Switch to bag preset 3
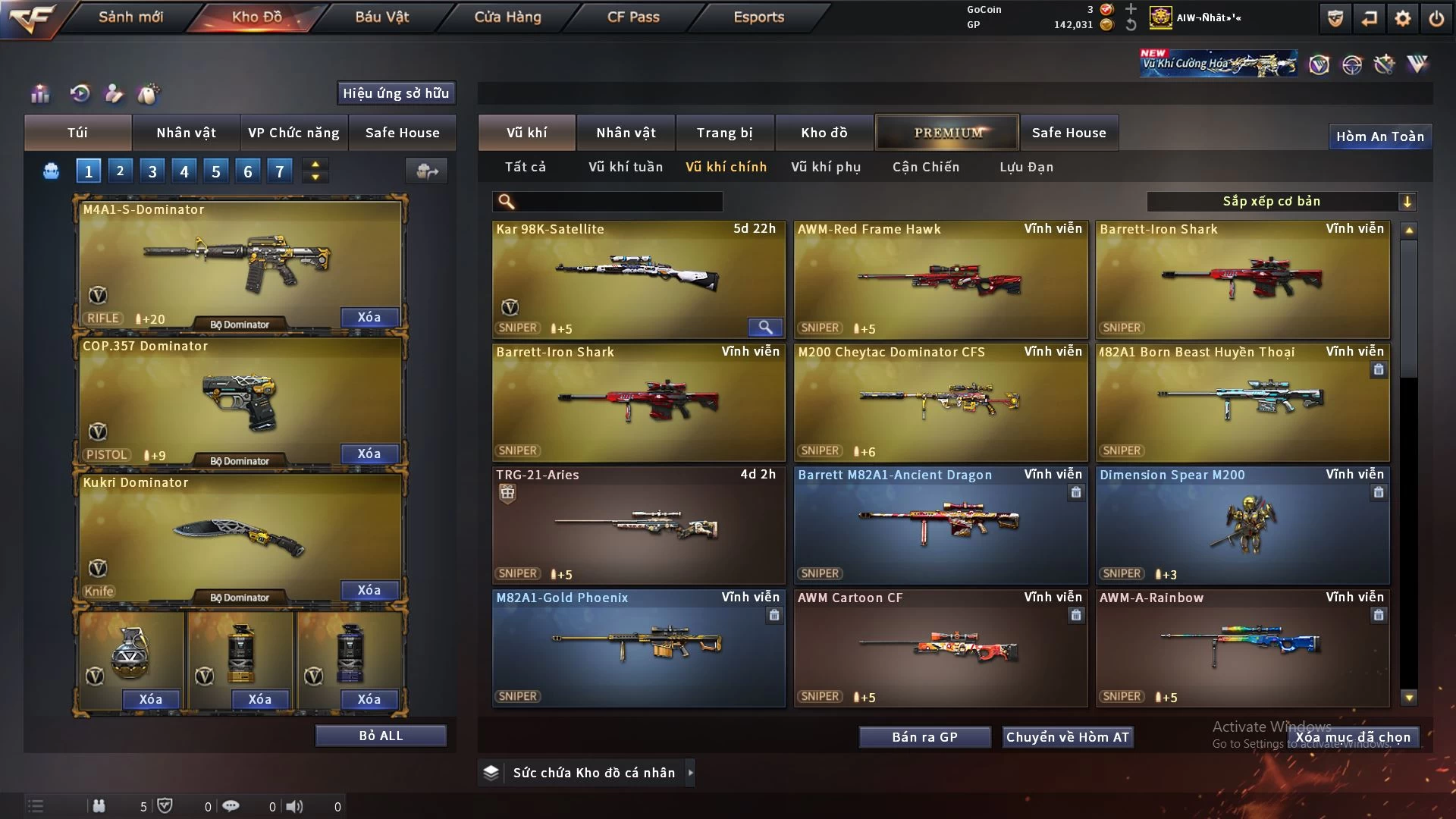1456x819 pixels. pyautogui.click(x=152, y=171)
